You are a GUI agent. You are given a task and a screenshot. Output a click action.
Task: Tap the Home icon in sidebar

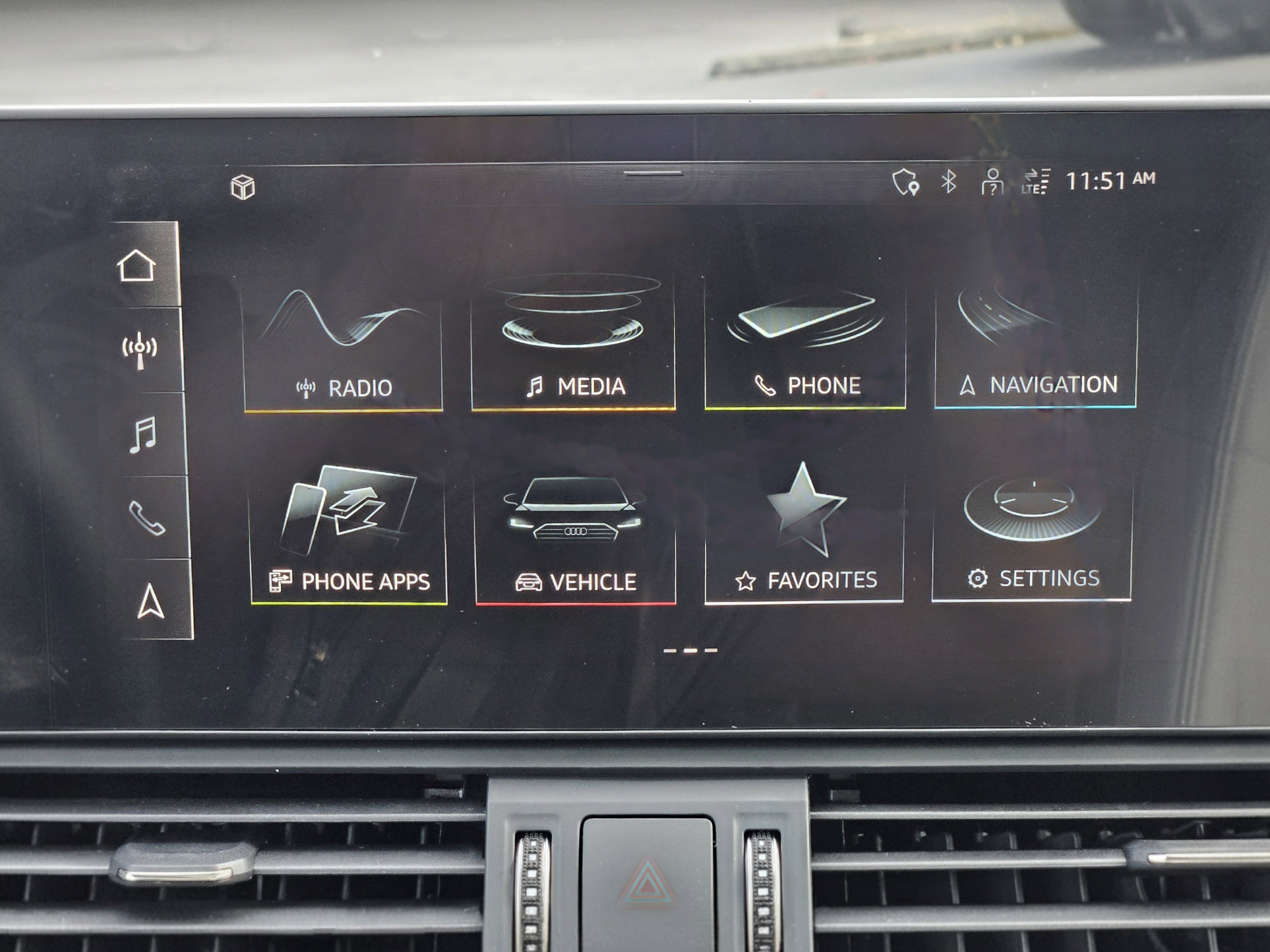click(137, 265)
